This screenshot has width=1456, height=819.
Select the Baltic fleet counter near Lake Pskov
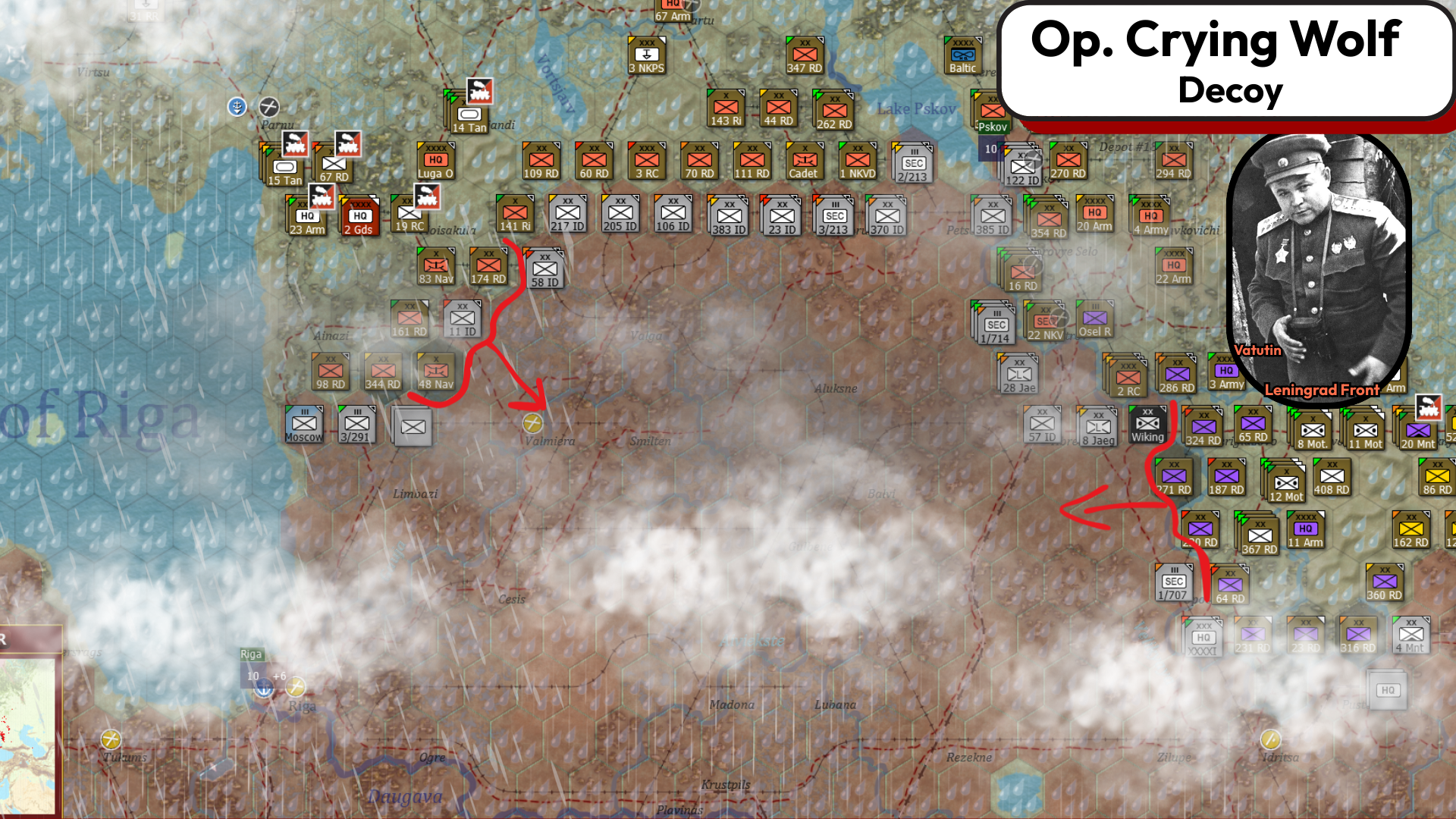[x=962, y=53]
